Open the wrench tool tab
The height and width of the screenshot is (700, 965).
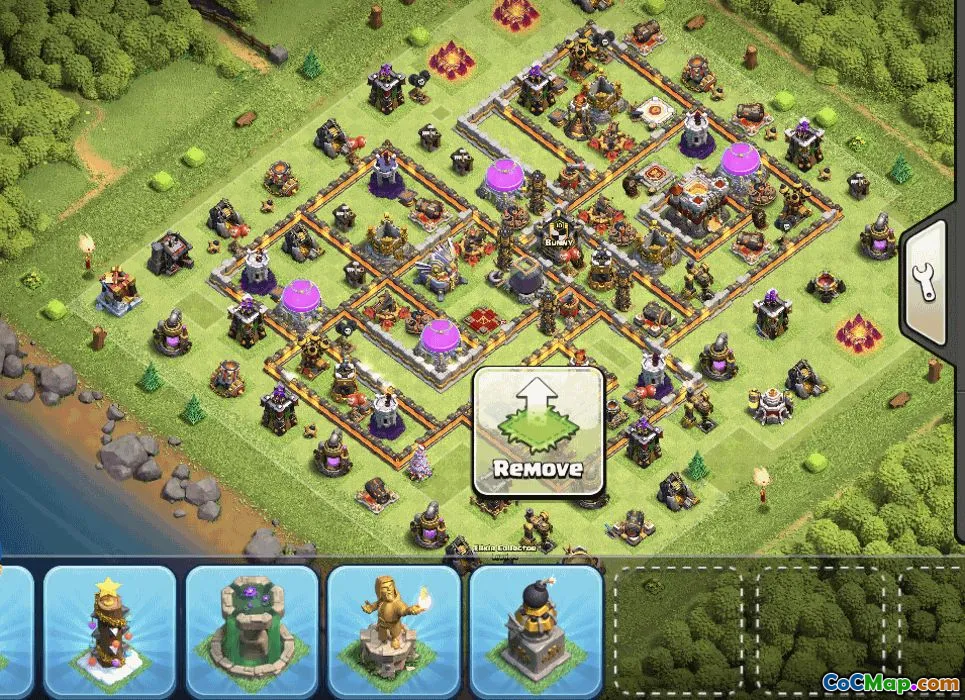pyautogui.click(x=929, y=283)
